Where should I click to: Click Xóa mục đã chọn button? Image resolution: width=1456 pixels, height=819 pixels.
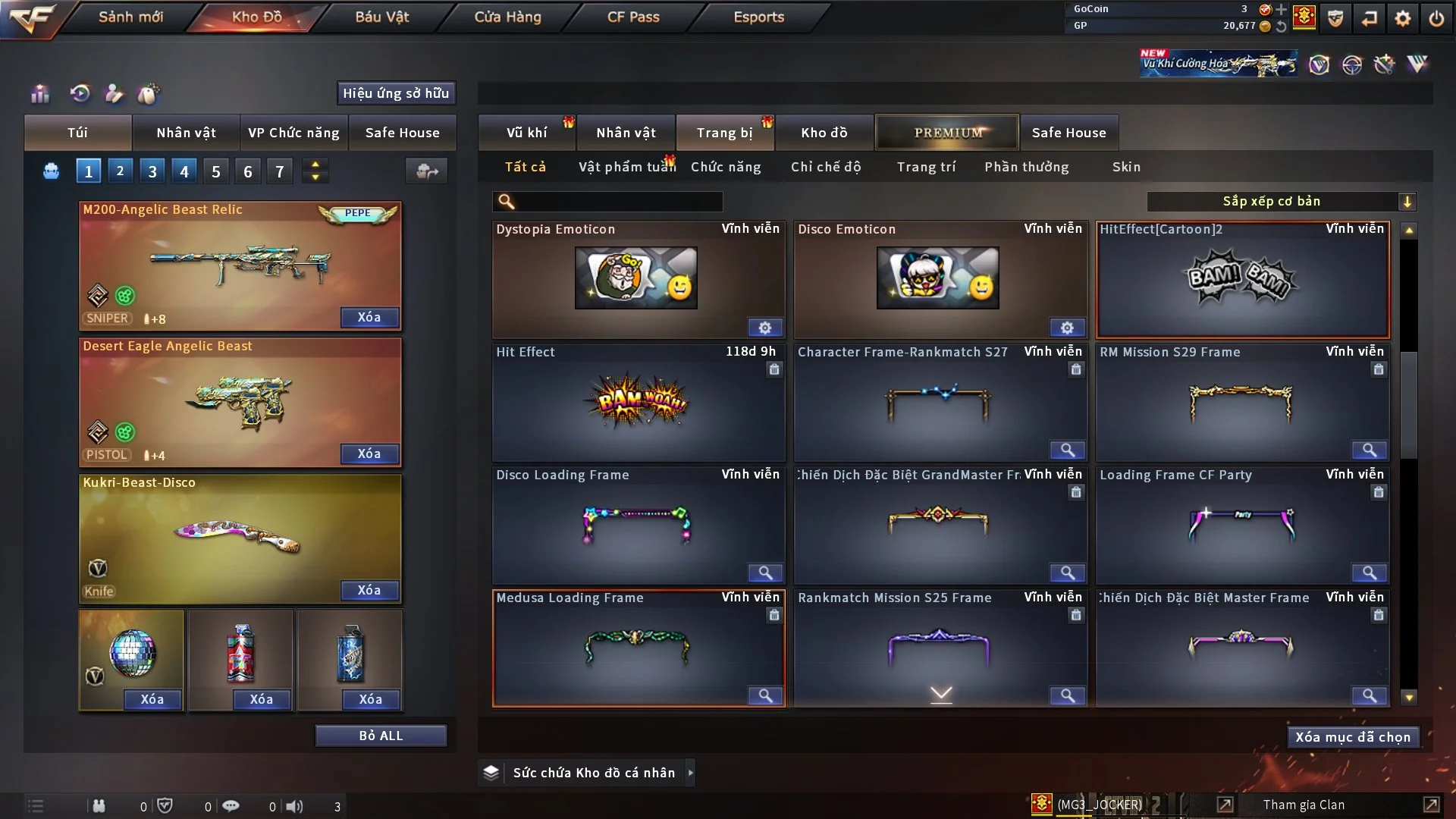point(1353,737)
